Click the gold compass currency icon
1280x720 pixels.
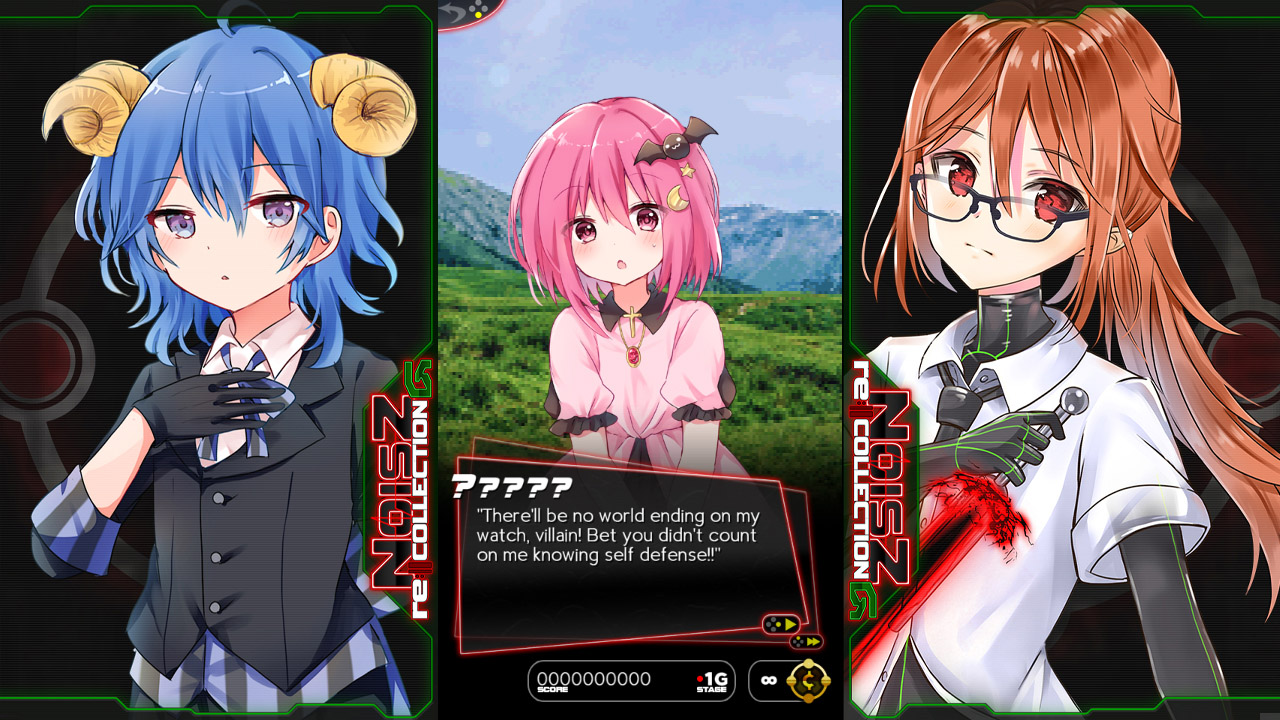coord(807,680)
